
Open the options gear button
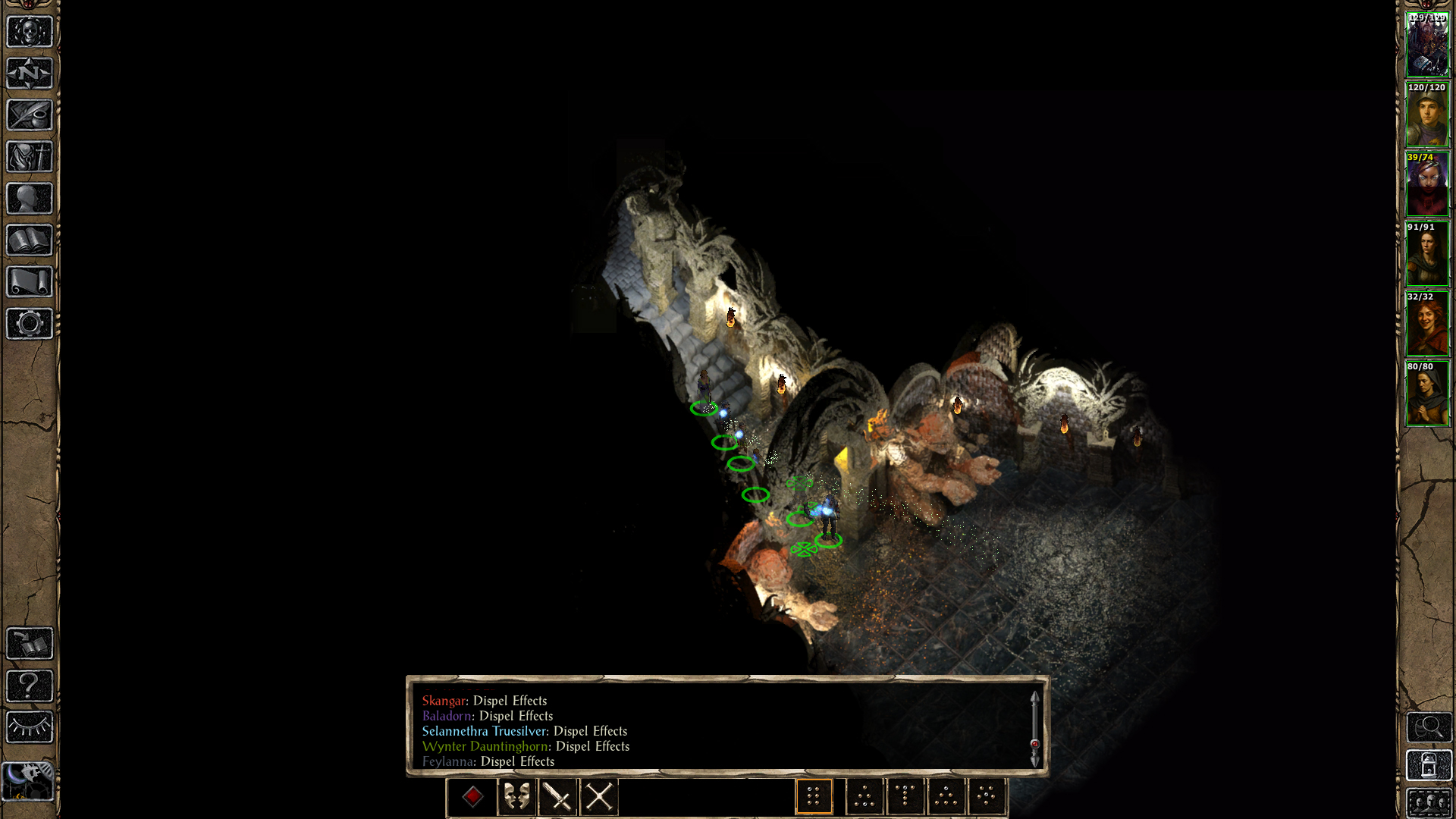pyautogui.click(x=30, y=324)
